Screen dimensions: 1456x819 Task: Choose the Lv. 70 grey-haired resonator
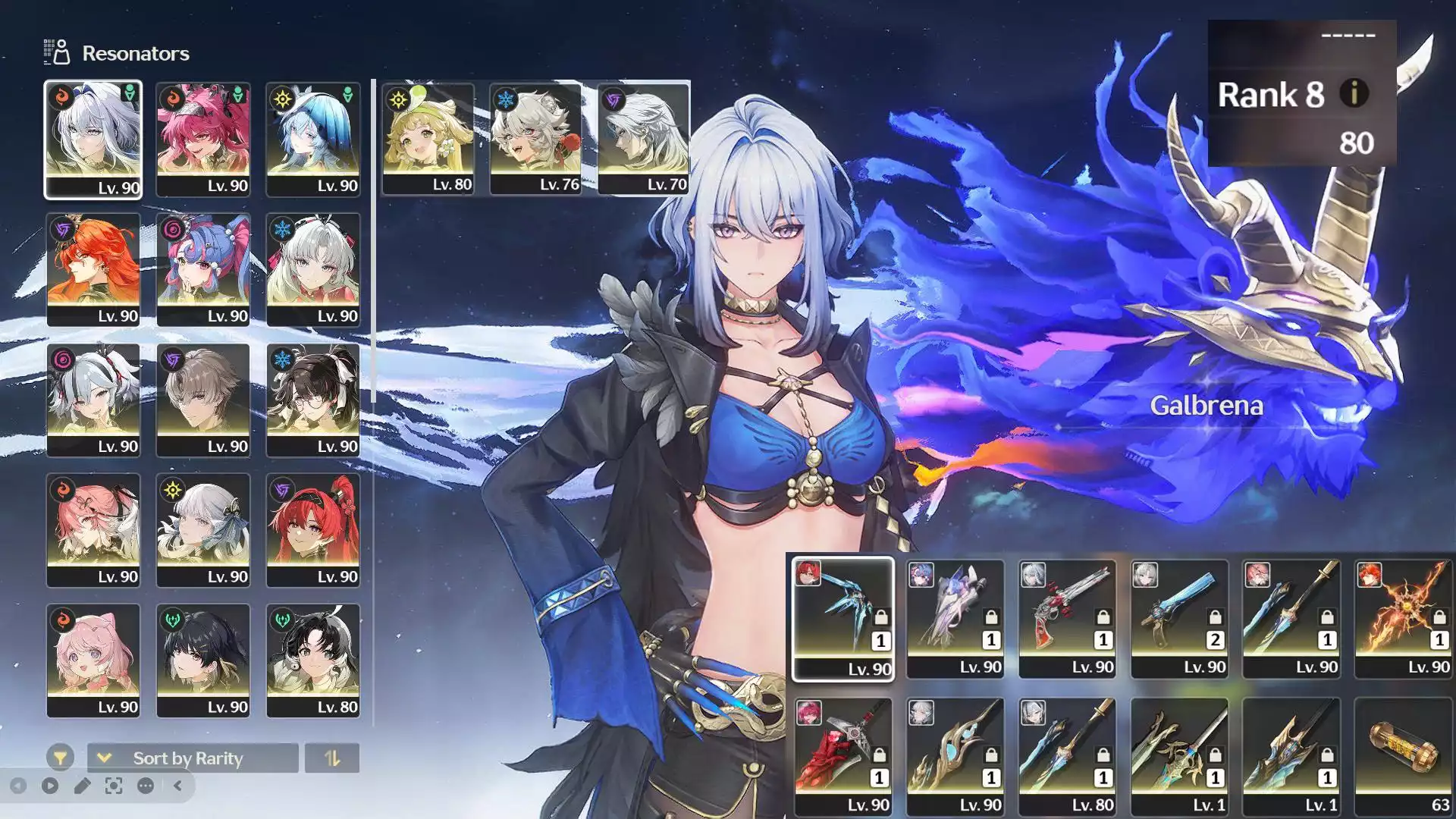click(x=643, y=138)
